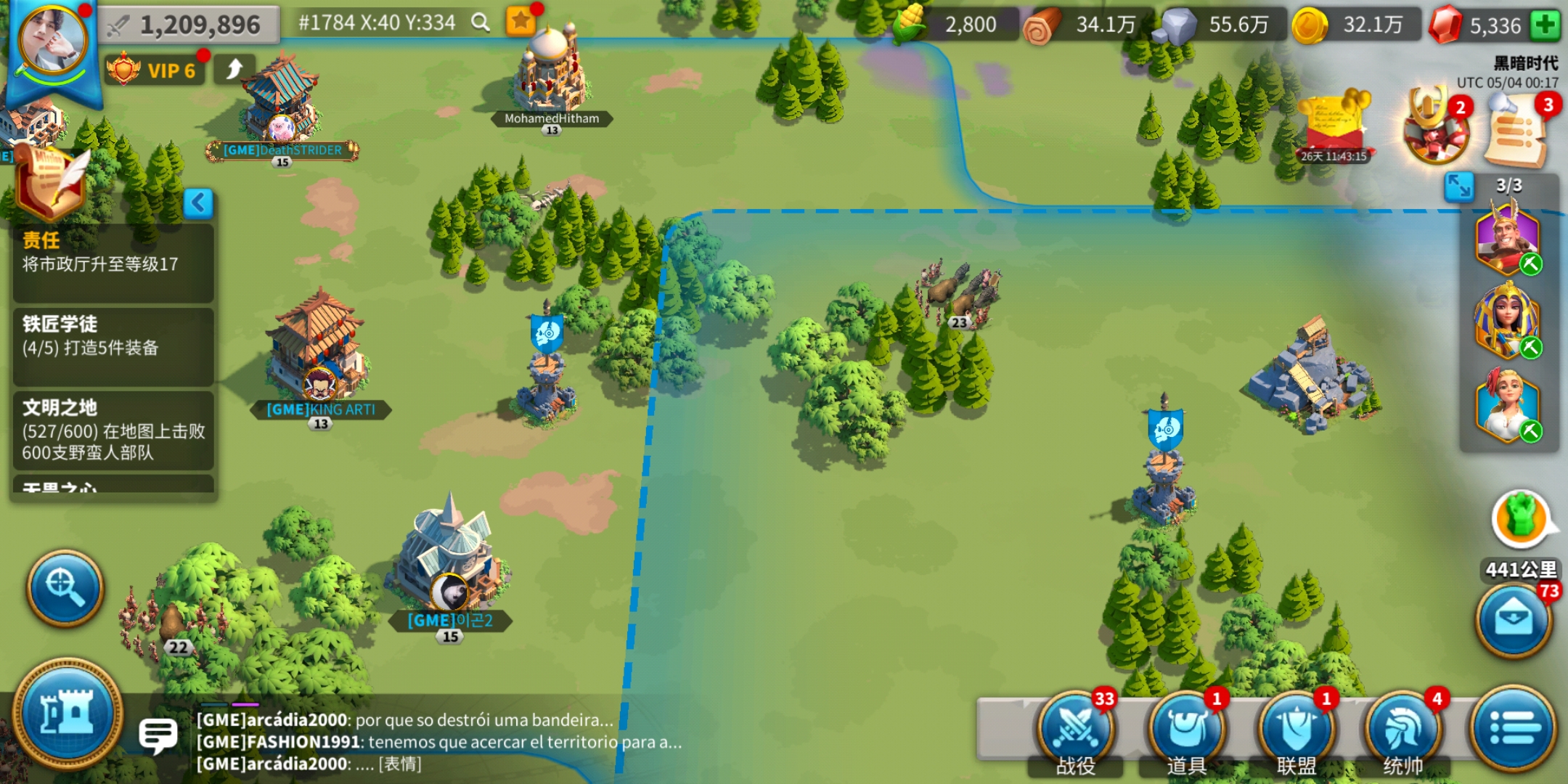The image size is (1568, 784).
Task: Open the map search magnifier button
Action: [x=65, y=587]
